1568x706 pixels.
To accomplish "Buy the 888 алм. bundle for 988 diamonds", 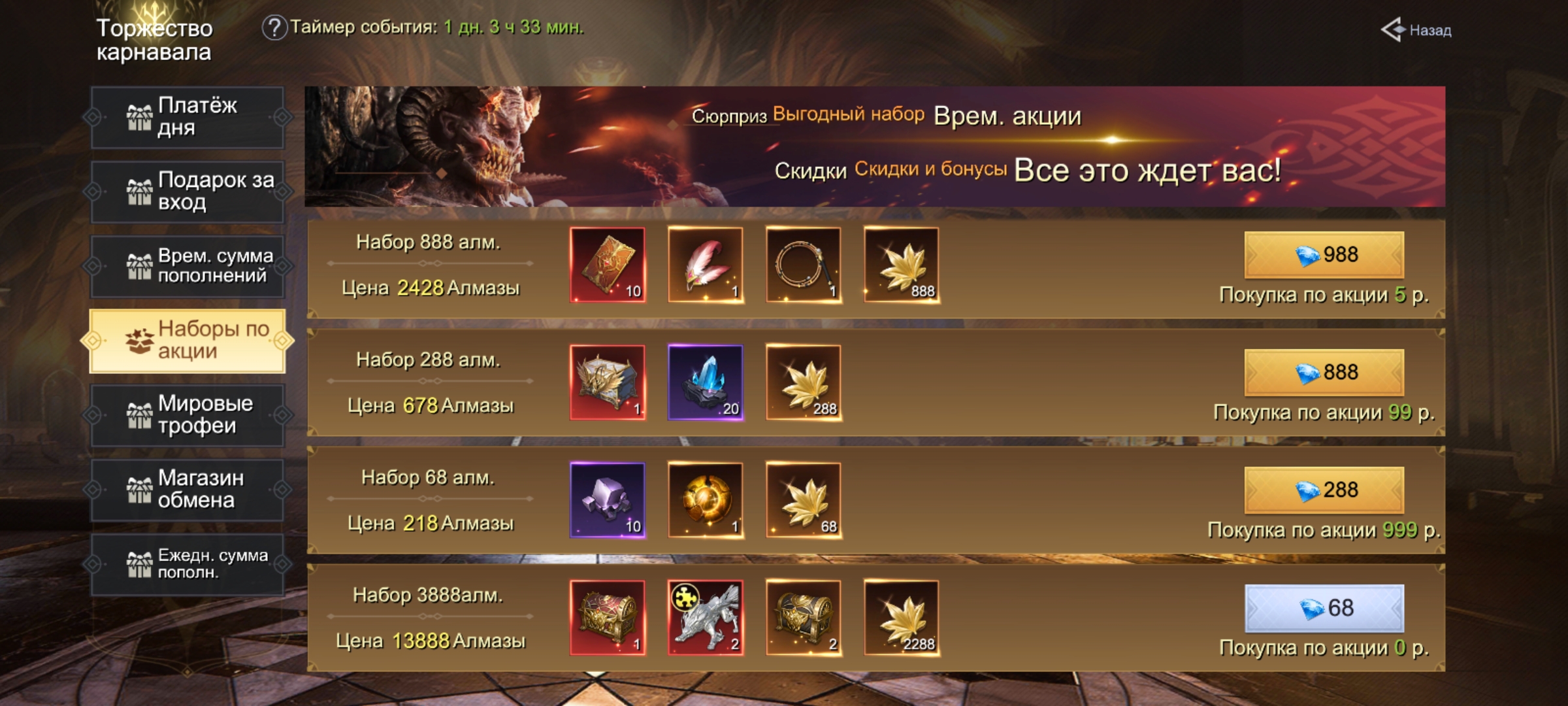I will tap(1324, 255).
